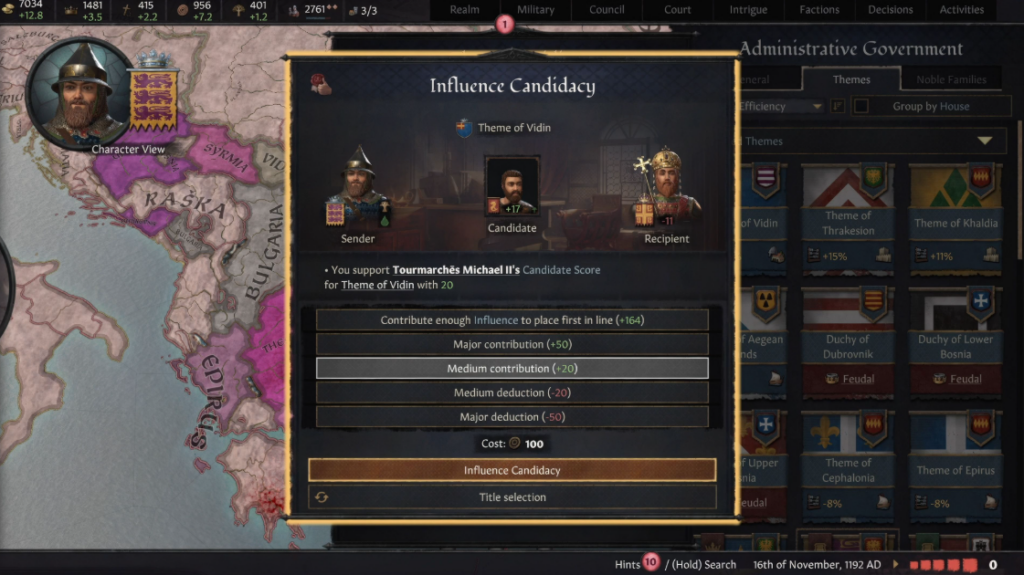
Task: Click the Candidate portrait in the dialog
Action: (512, 187)
